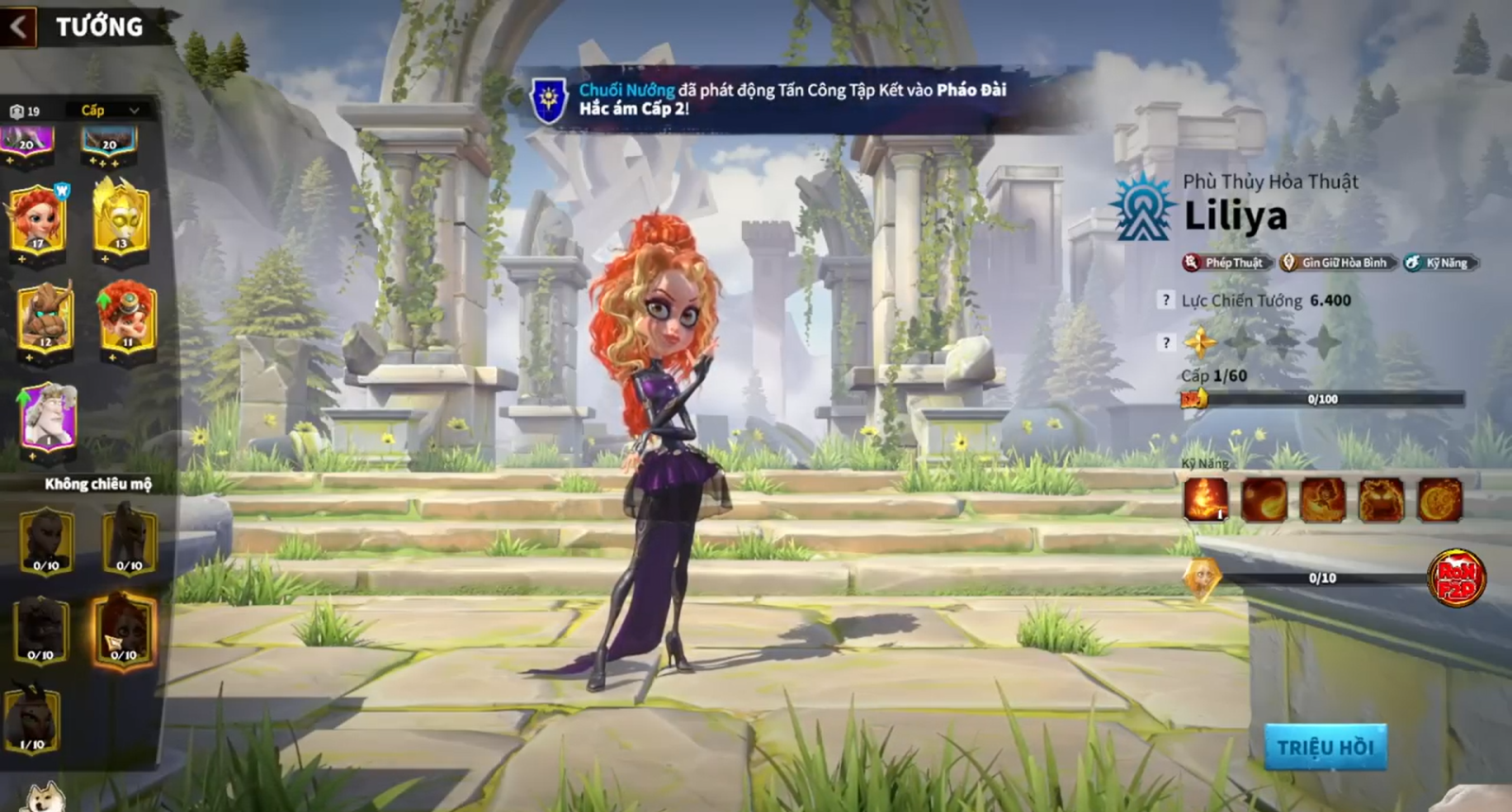This screenshot has height=812, width=1512.
Task: Select the white-haired elder hero at level 1
Action: point(48,418)
